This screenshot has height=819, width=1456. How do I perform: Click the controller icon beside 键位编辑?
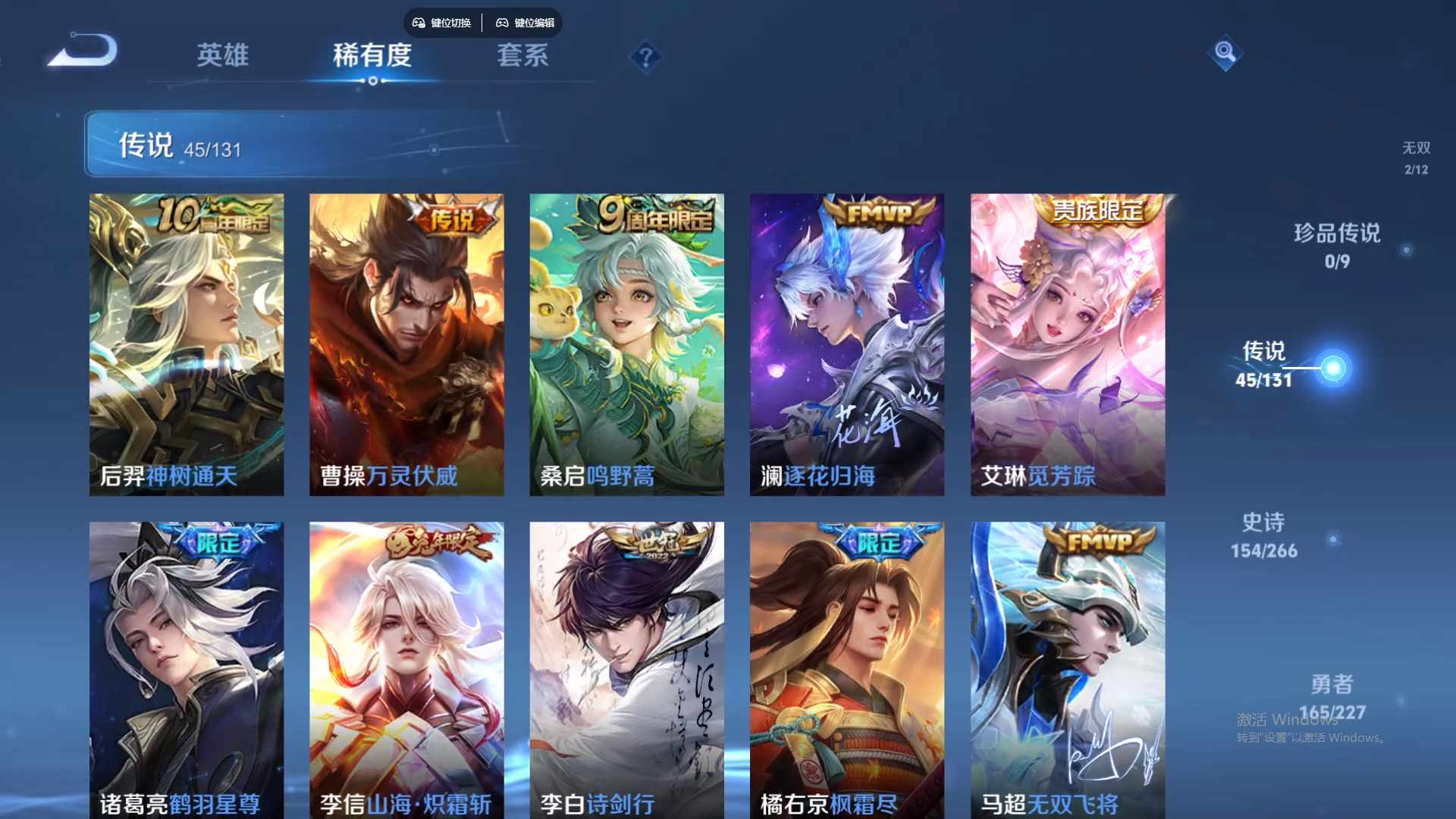502,23
